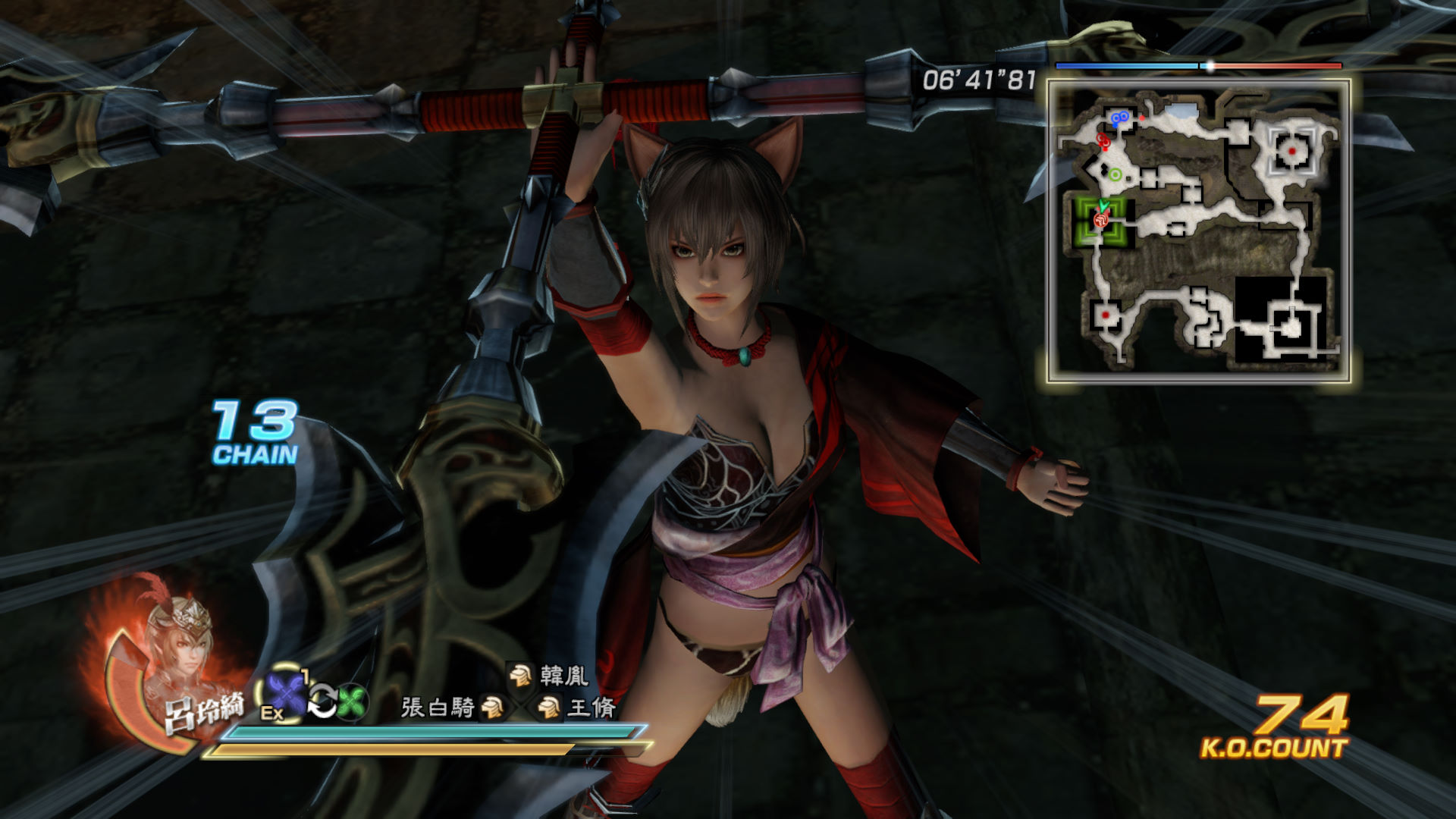Click the green player arrow on minimap
The image size is (1456, 819).
[x=1104, y=206]
